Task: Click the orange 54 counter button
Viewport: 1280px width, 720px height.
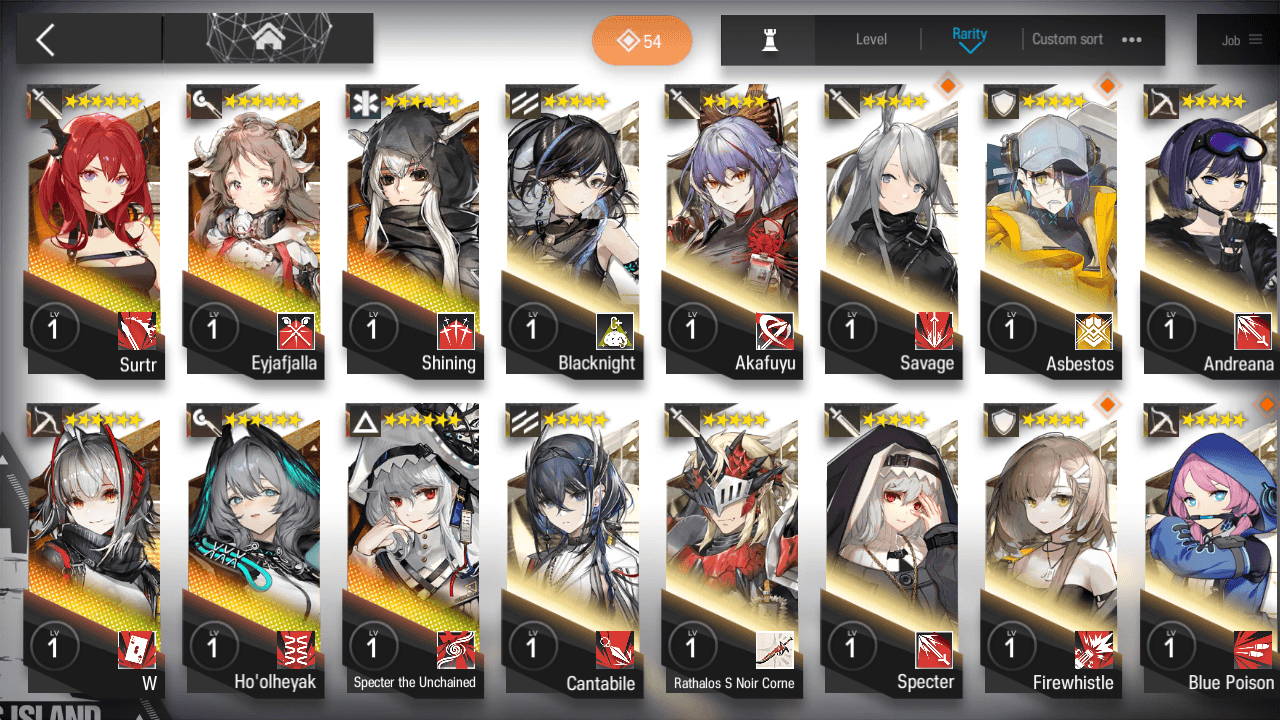Action: click(x=641, y=41)
